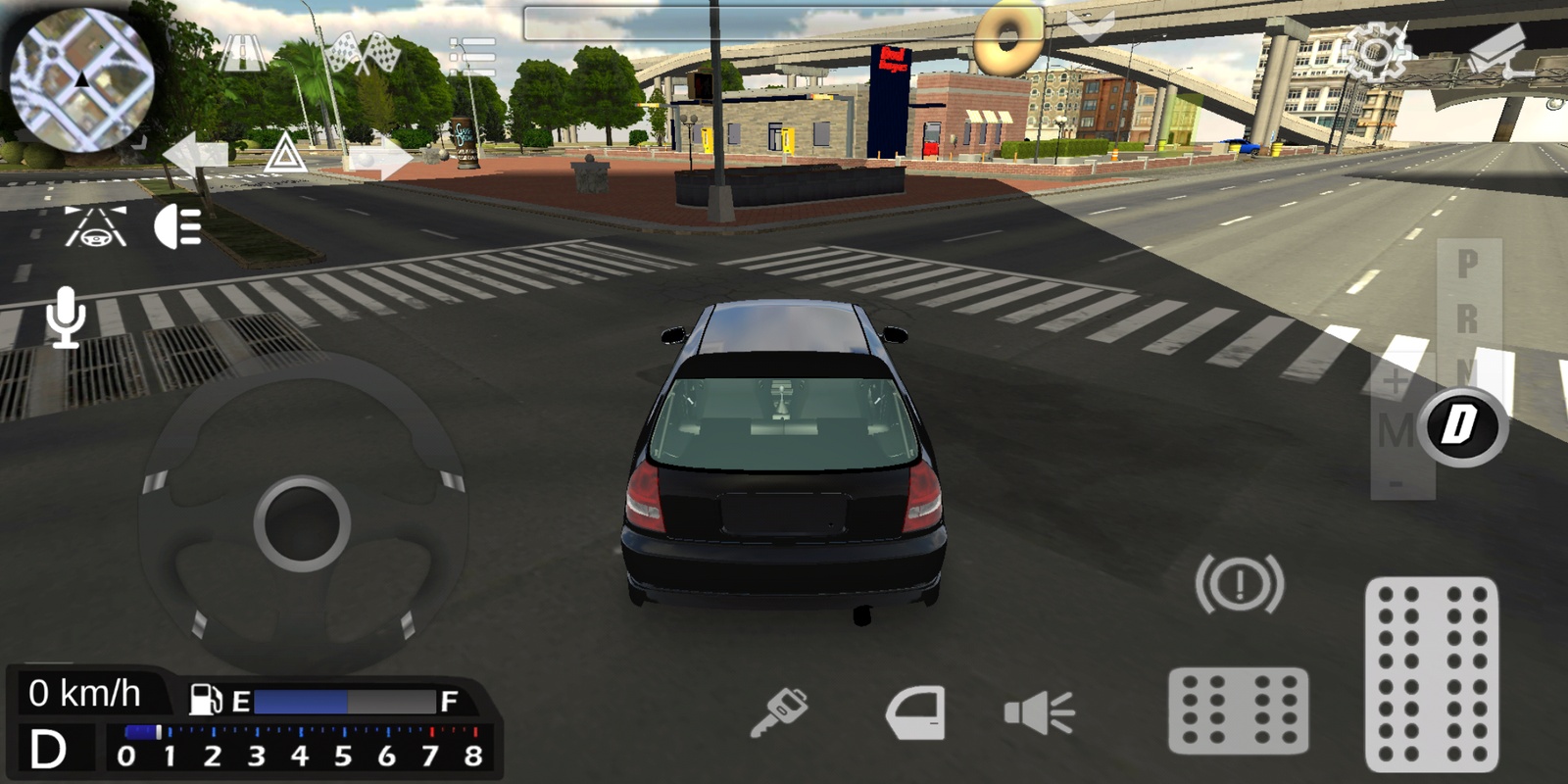
Task: Open the car door icon
Action: pos(915,712)
